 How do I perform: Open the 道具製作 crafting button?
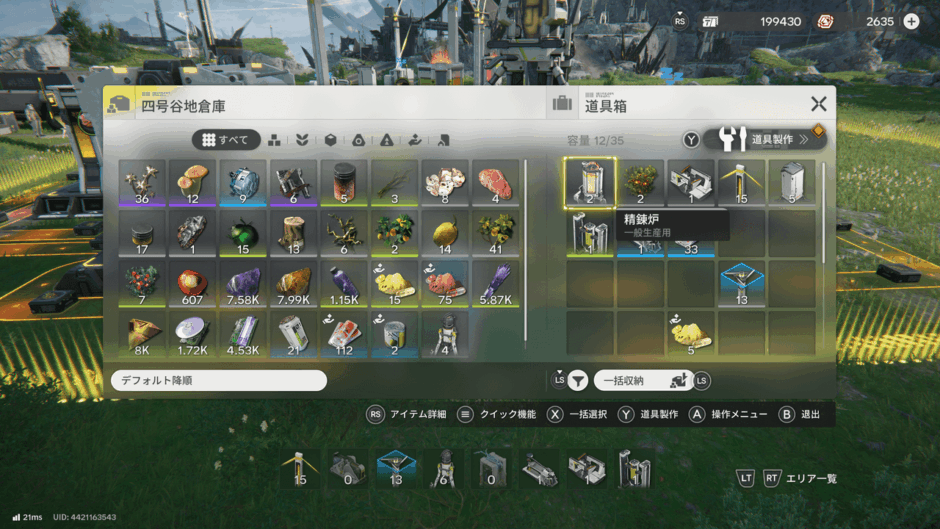tap(765, 140)
